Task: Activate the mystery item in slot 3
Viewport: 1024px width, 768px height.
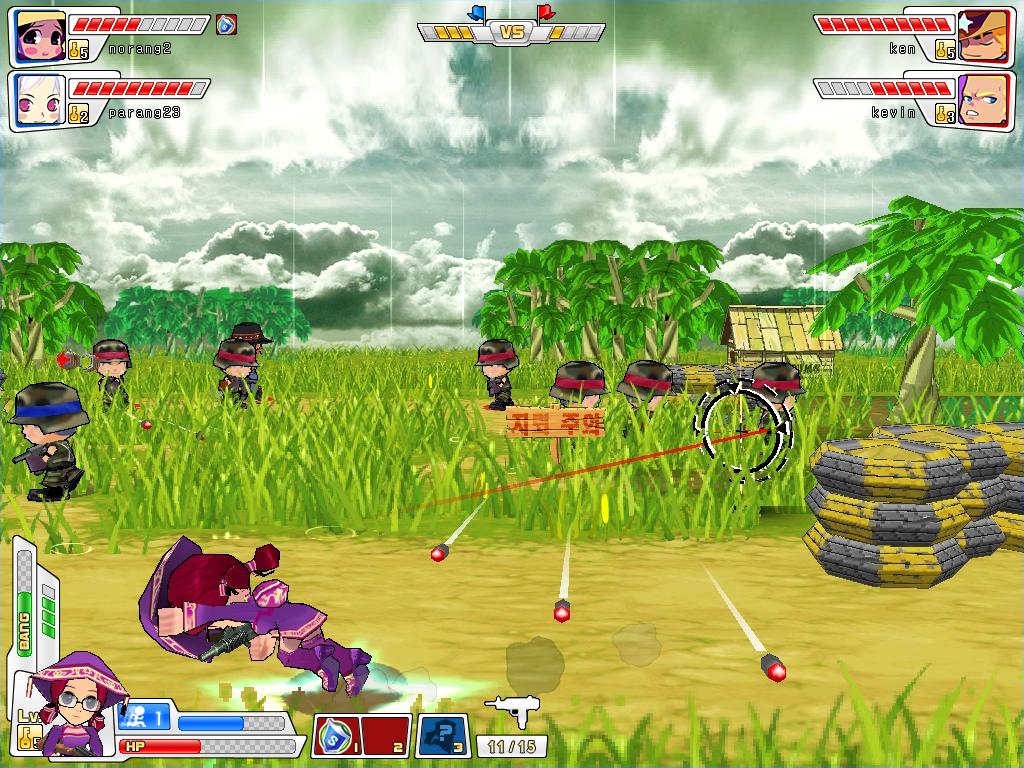Action: (x=442, y=735)
